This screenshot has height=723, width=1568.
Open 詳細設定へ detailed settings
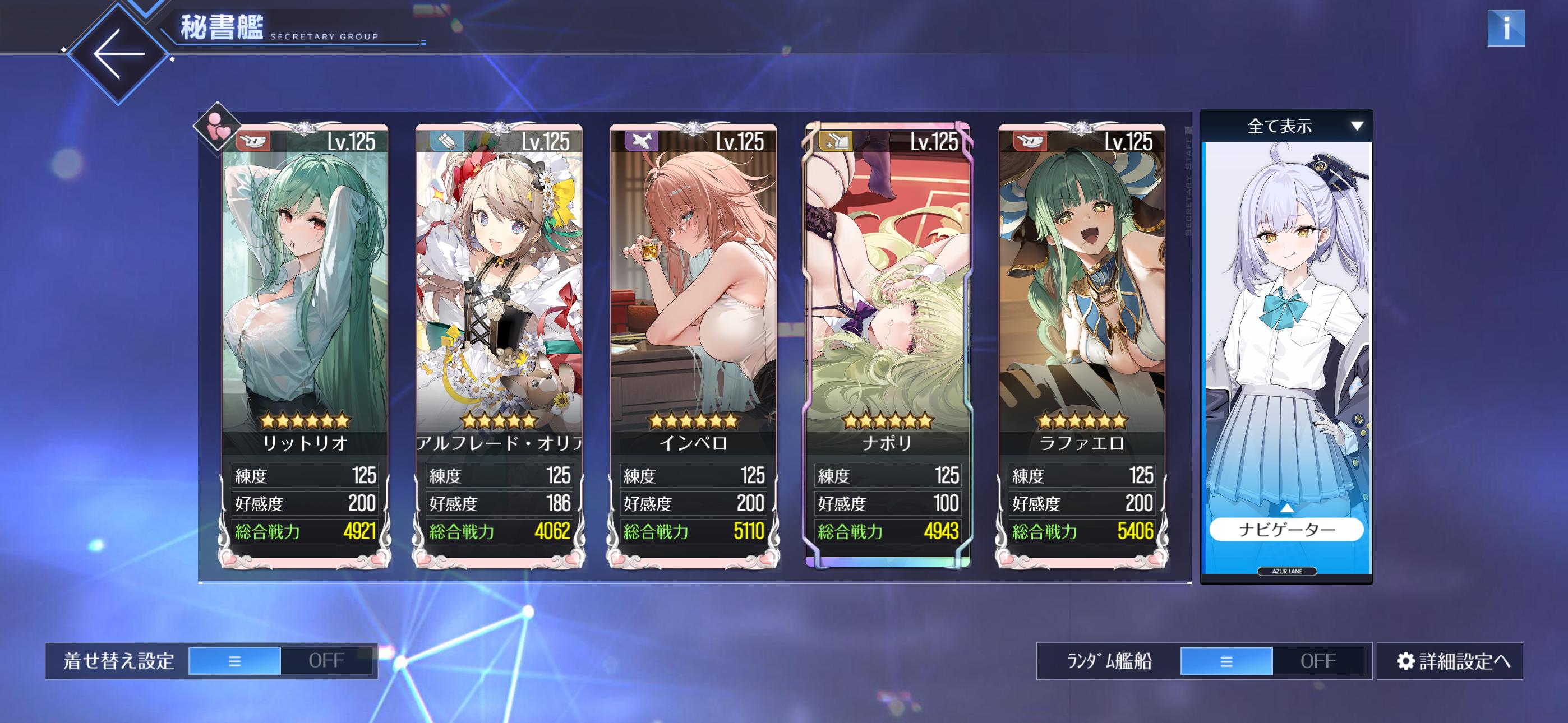pyautogui.click(x=1449, y=661)
